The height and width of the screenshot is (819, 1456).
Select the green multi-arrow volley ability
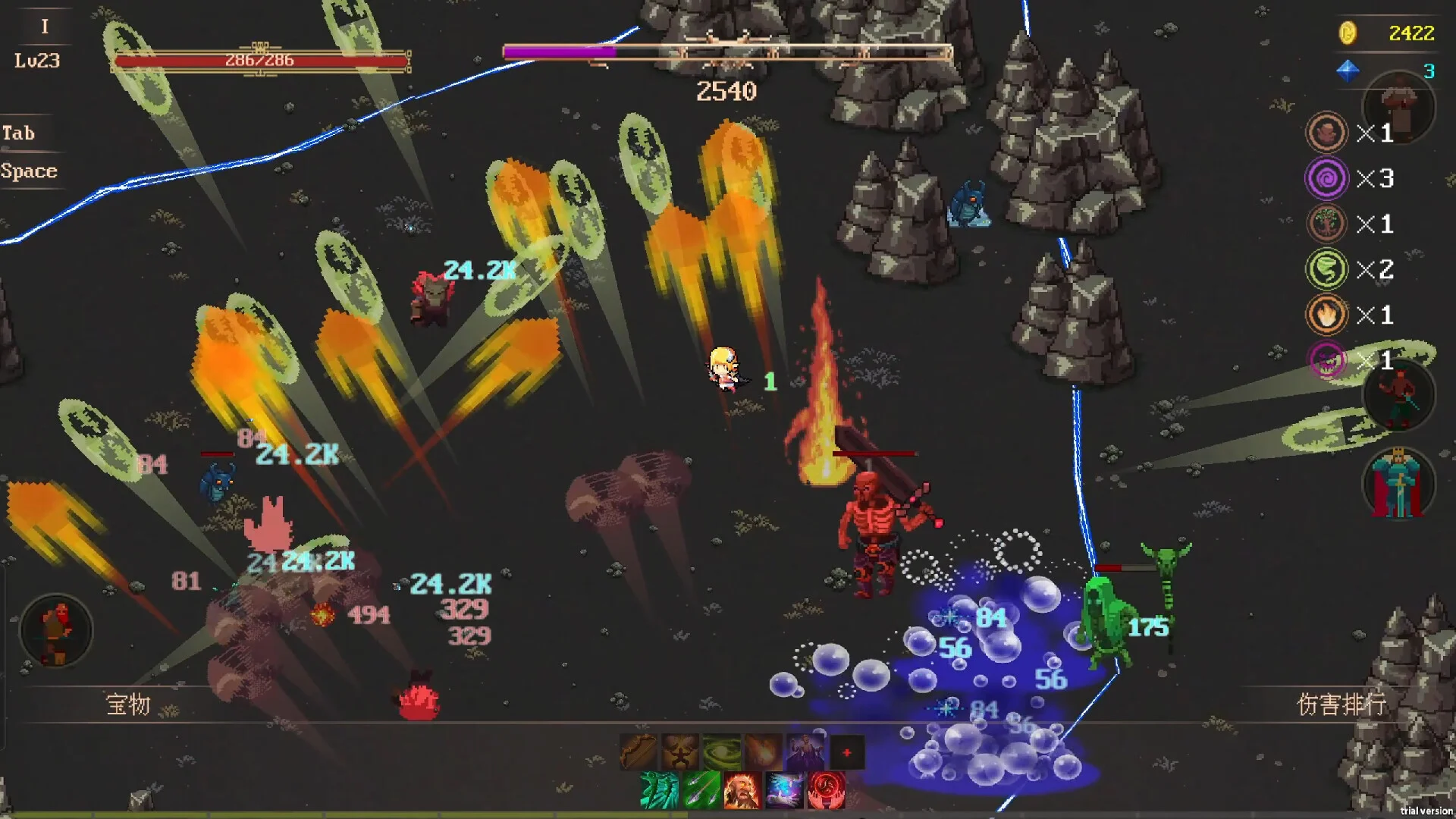[x=701, y=790]
